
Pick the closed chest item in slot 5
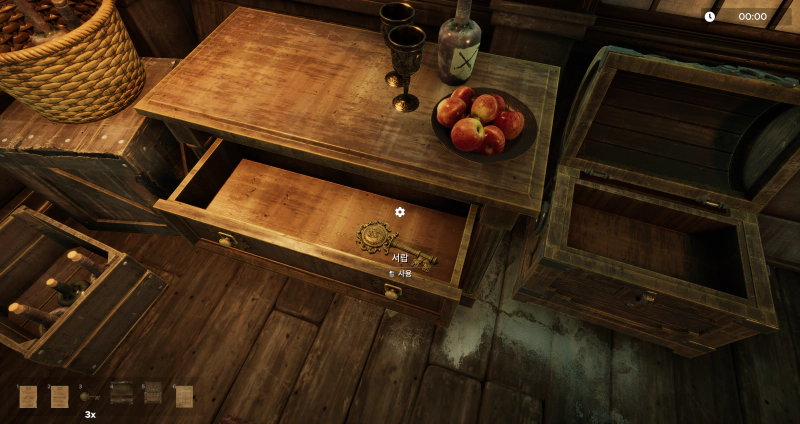click(152, 394)
